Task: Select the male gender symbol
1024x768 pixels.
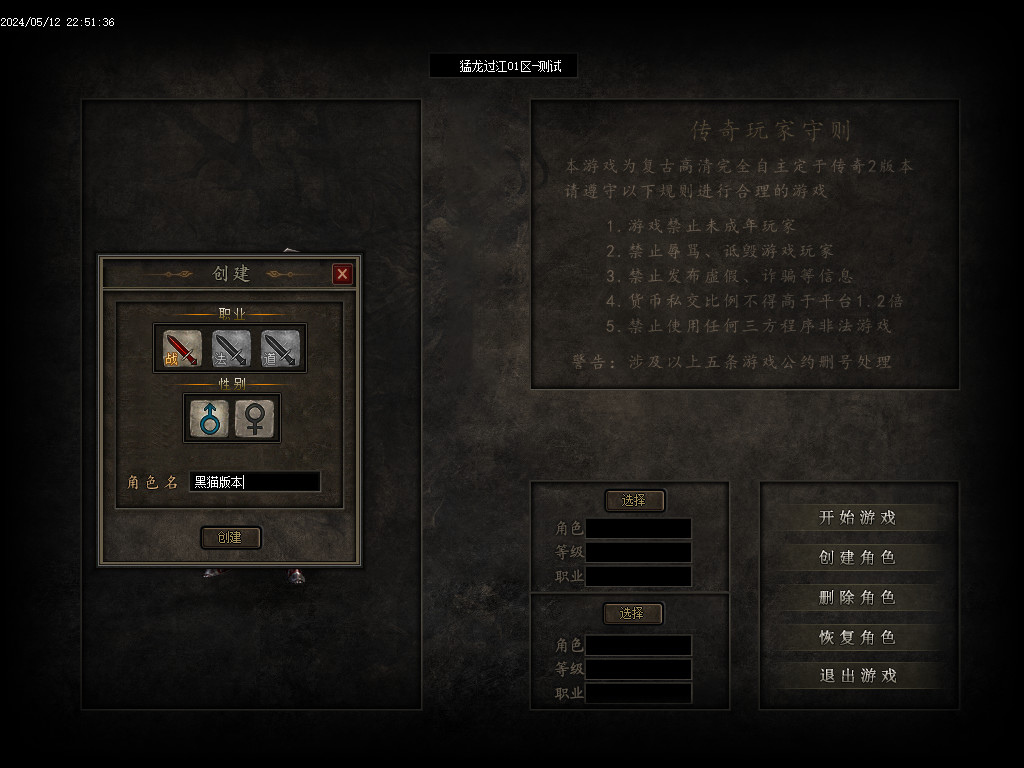Action: (209, 418)
